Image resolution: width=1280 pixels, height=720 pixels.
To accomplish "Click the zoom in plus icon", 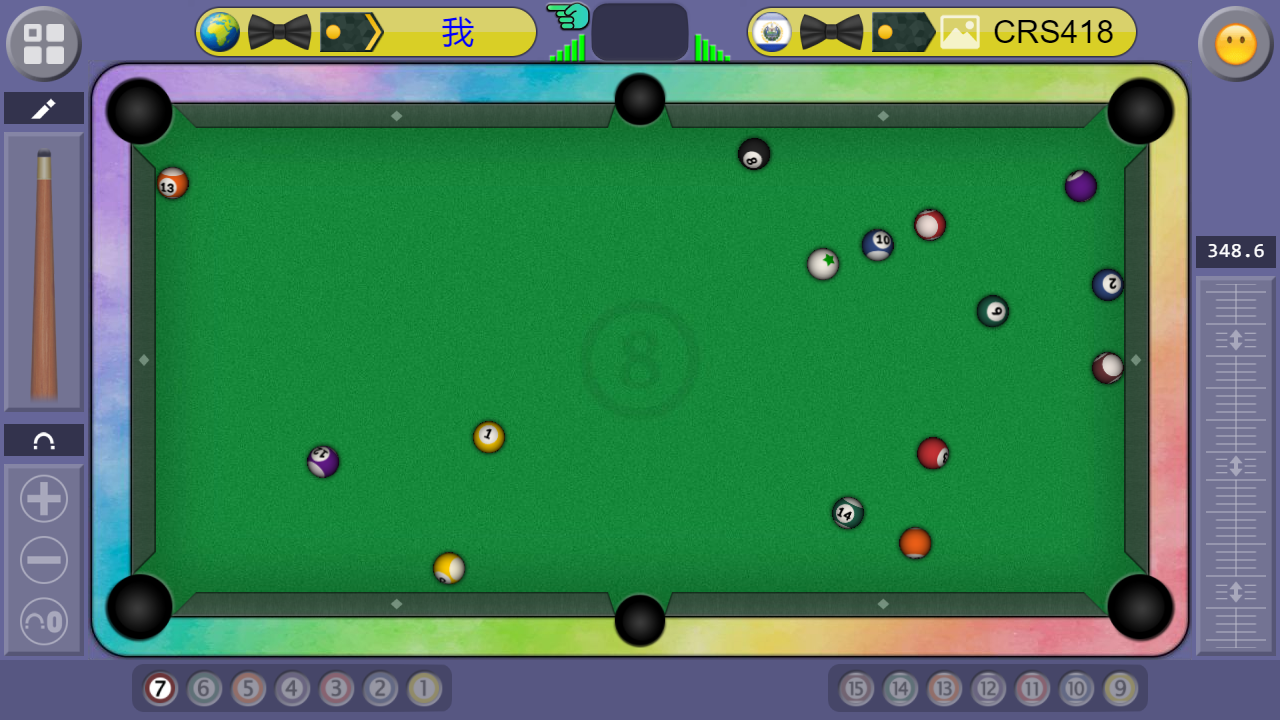I will [43, 498].
